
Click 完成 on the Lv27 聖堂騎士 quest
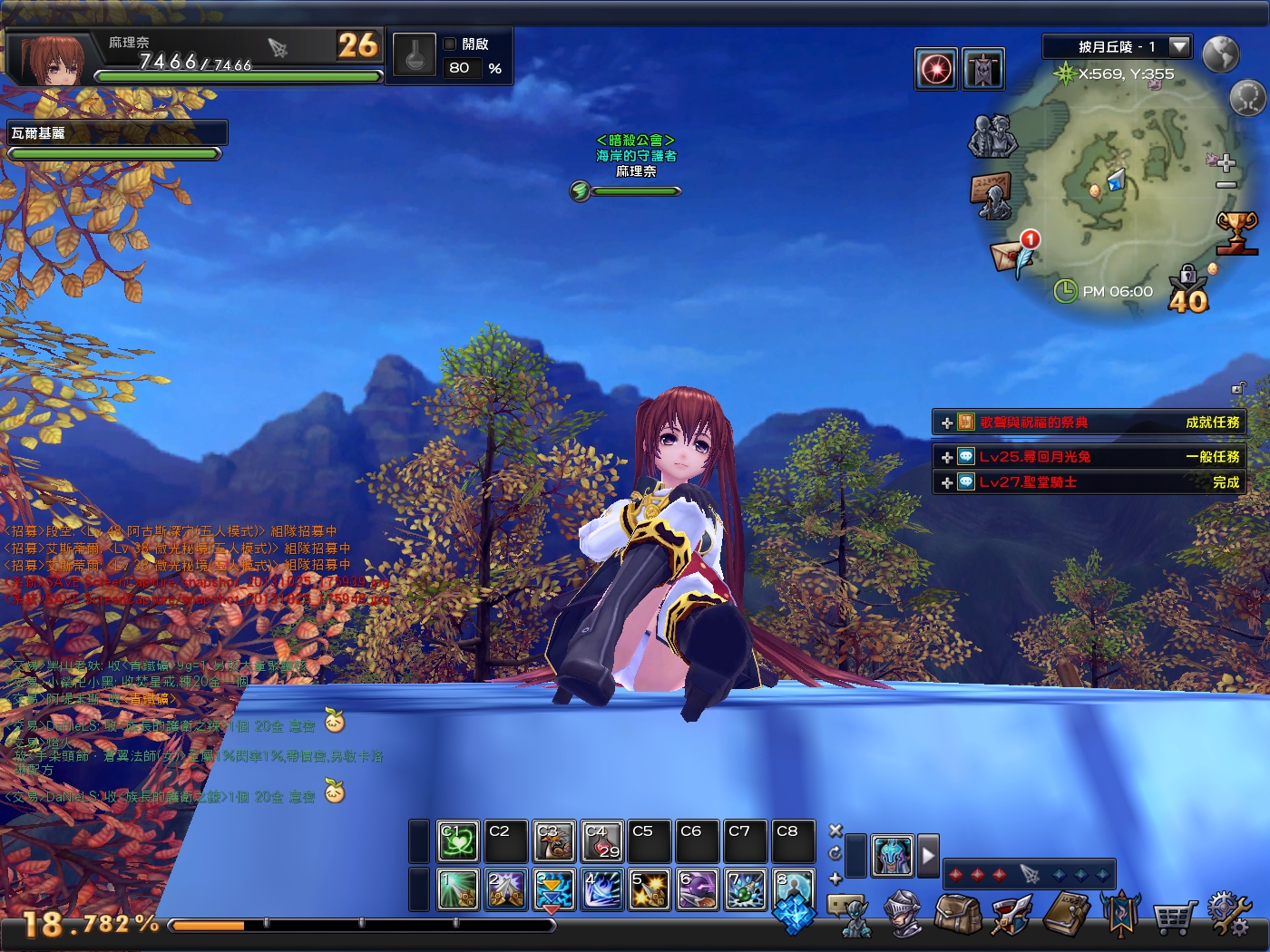1225,483
